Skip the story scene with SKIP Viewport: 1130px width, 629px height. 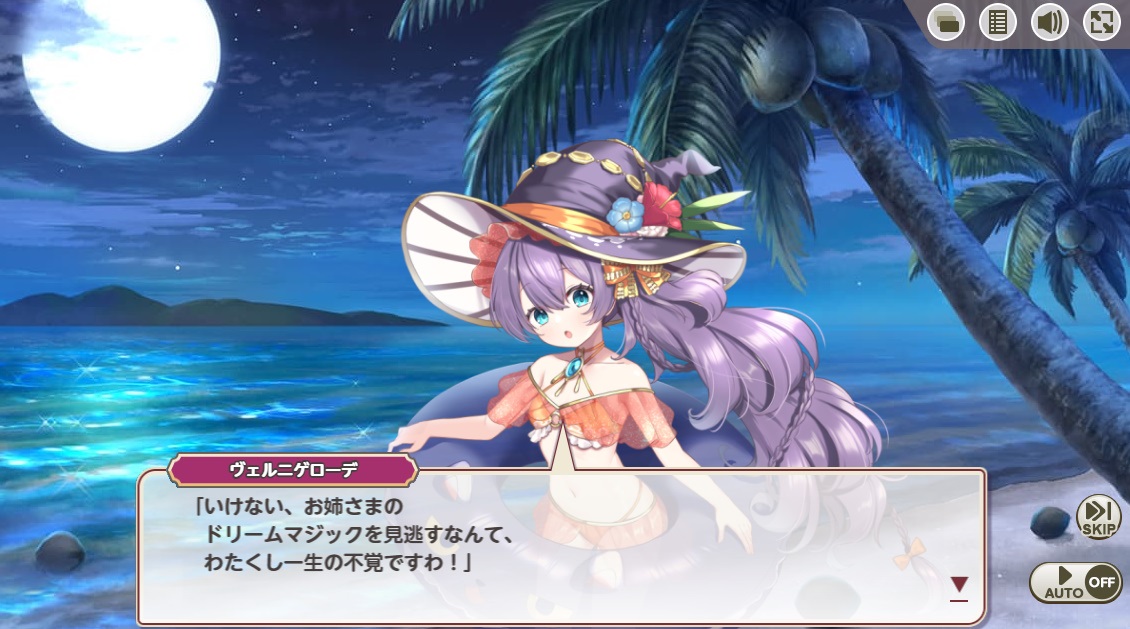(1098, 517)
